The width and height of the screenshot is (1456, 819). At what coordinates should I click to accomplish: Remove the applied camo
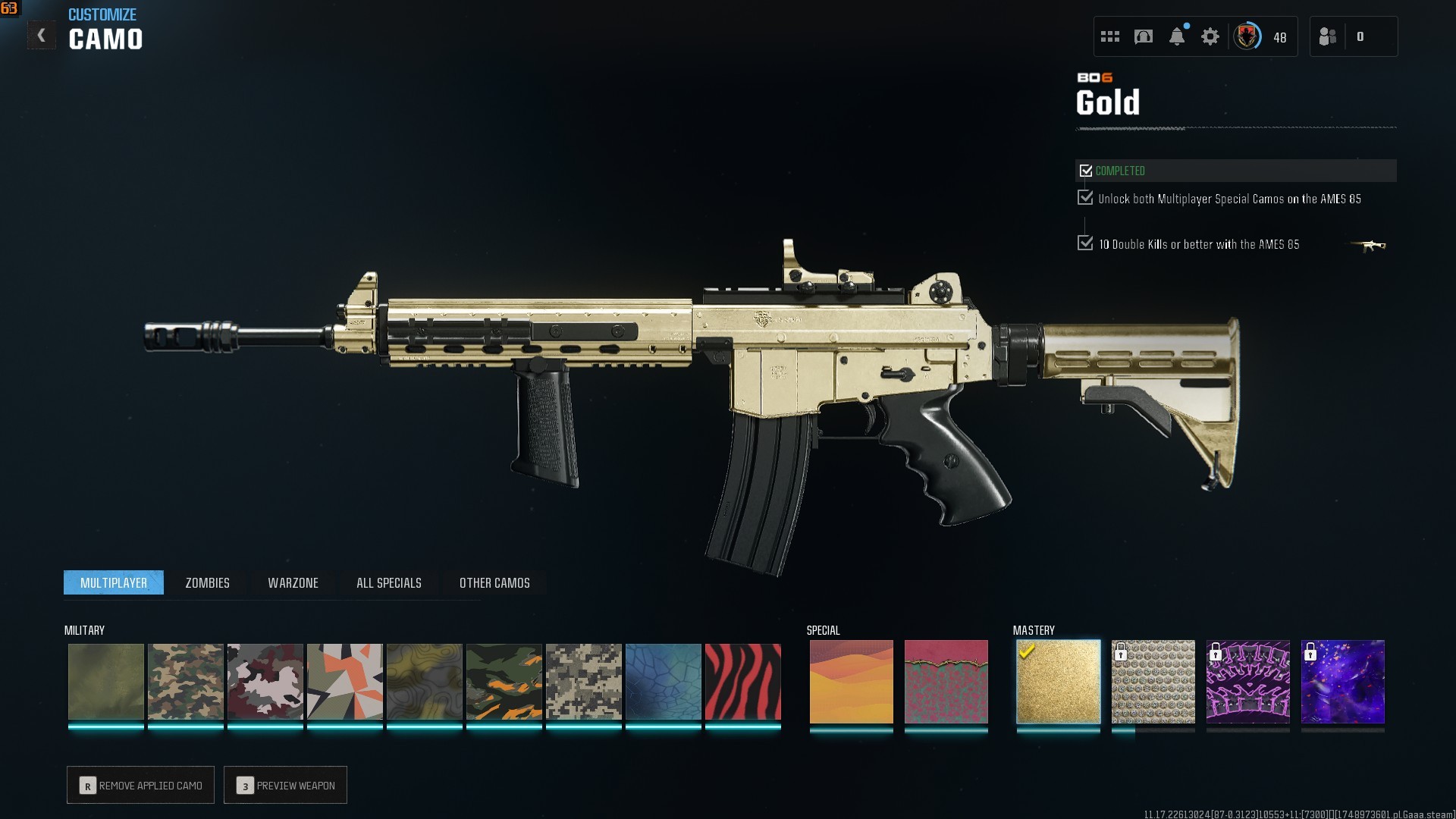[140, 785]
